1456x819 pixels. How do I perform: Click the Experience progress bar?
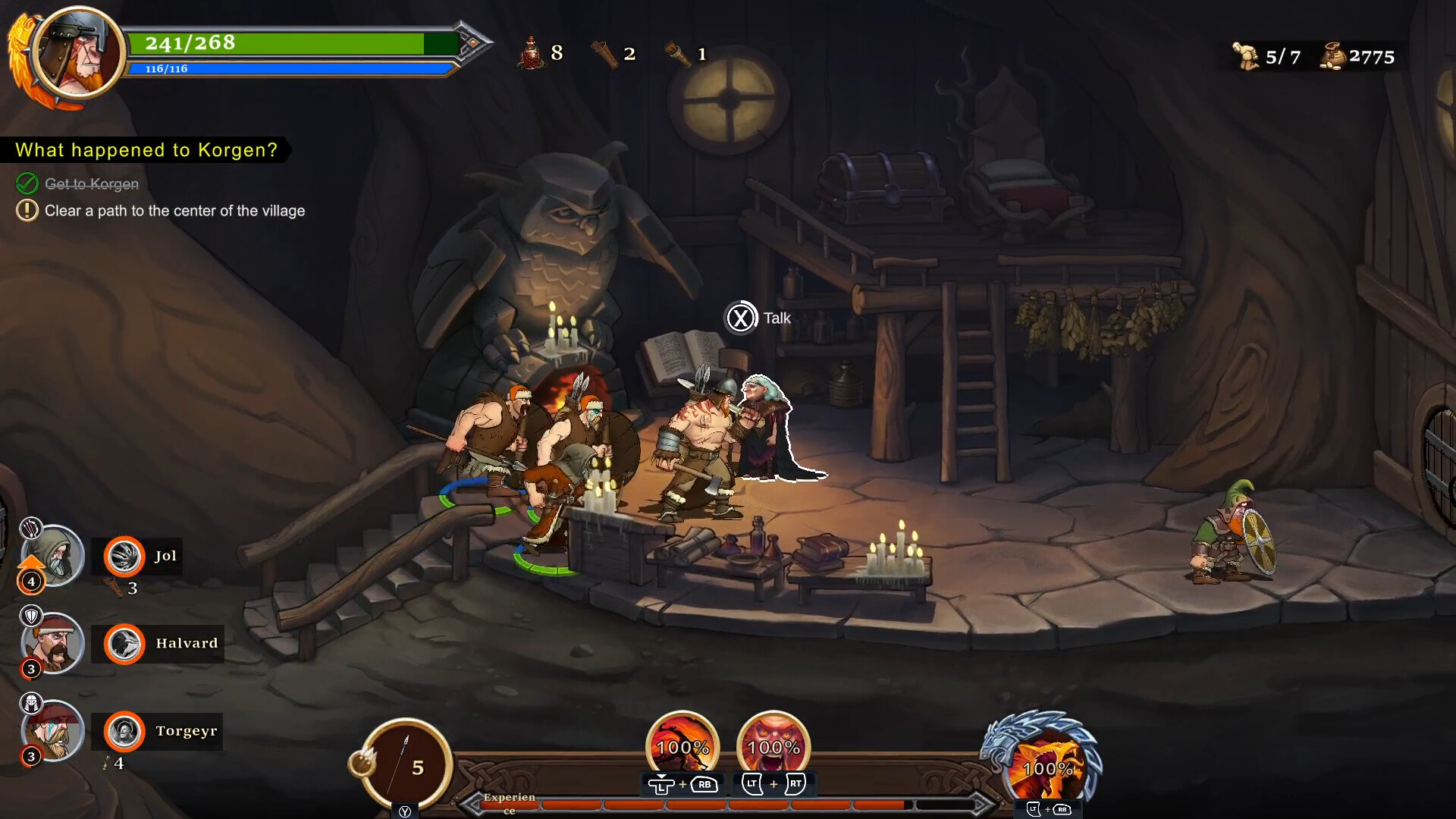[x=728, y=805]
